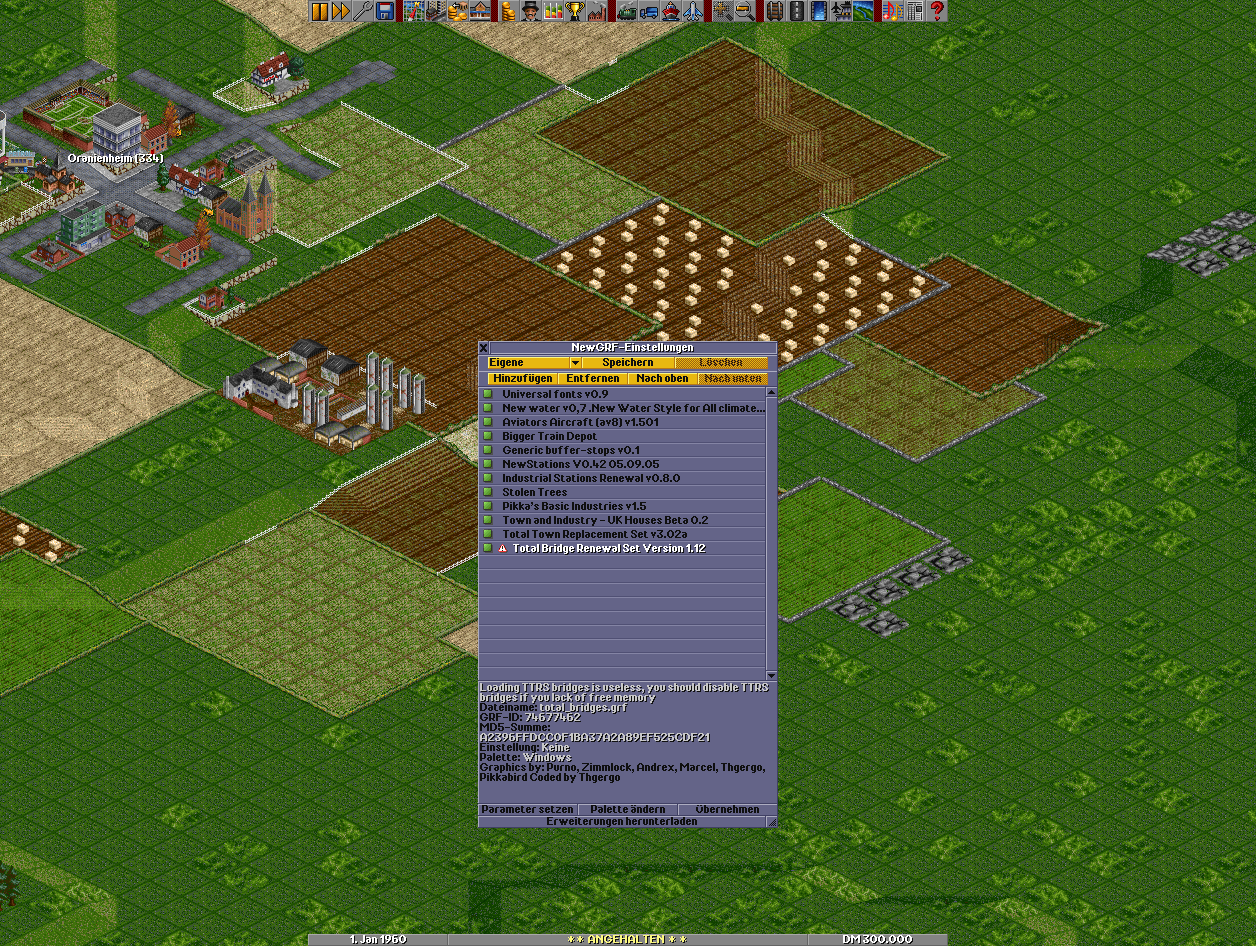Select Industrial Stations Renewal v0.8.0
The height and width of the screenshot is (946, 1256).
(590, 478)
